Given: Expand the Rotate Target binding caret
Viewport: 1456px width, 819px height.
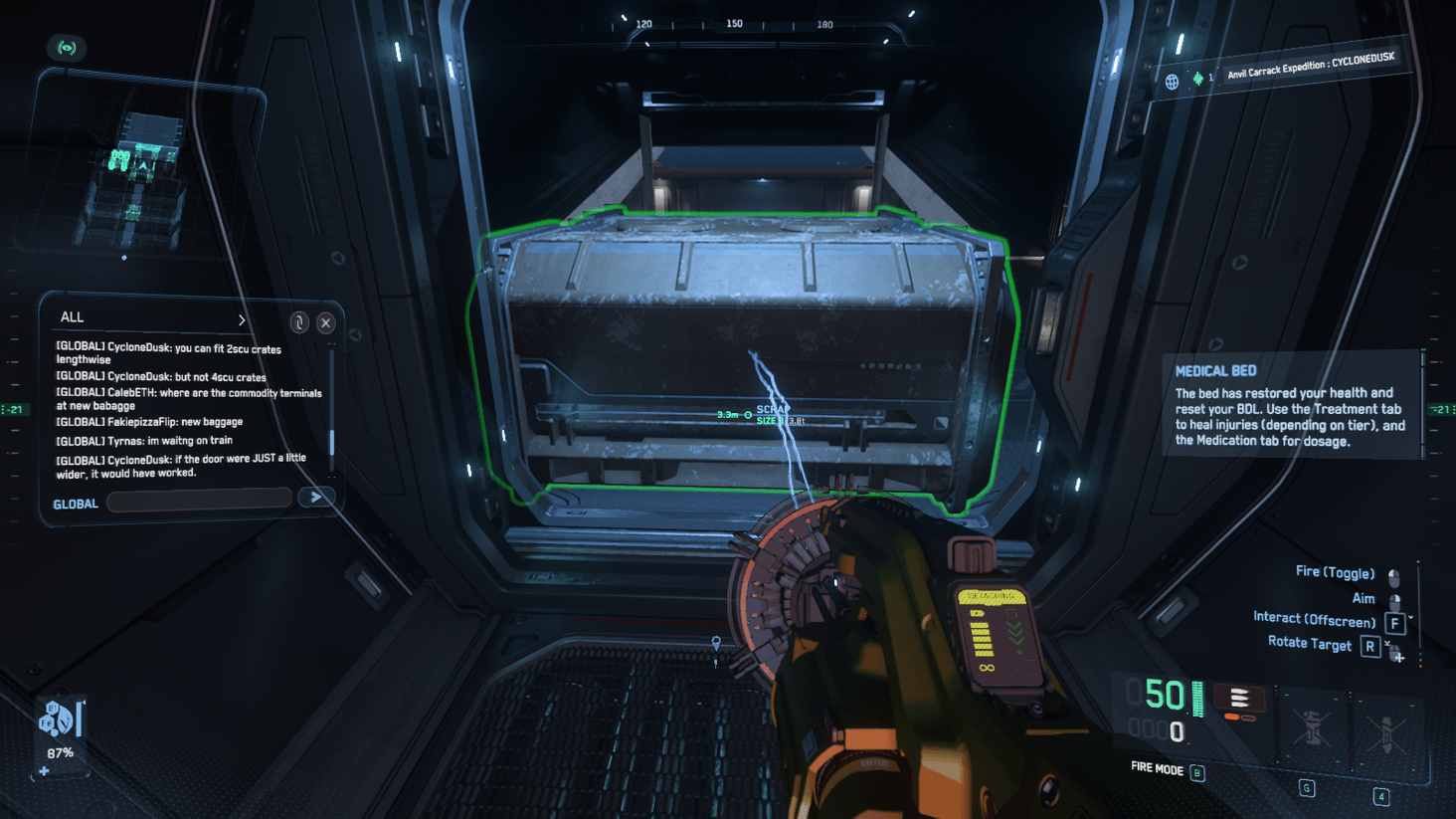Looking at the screenshot, I should (x=1386, y=643).
